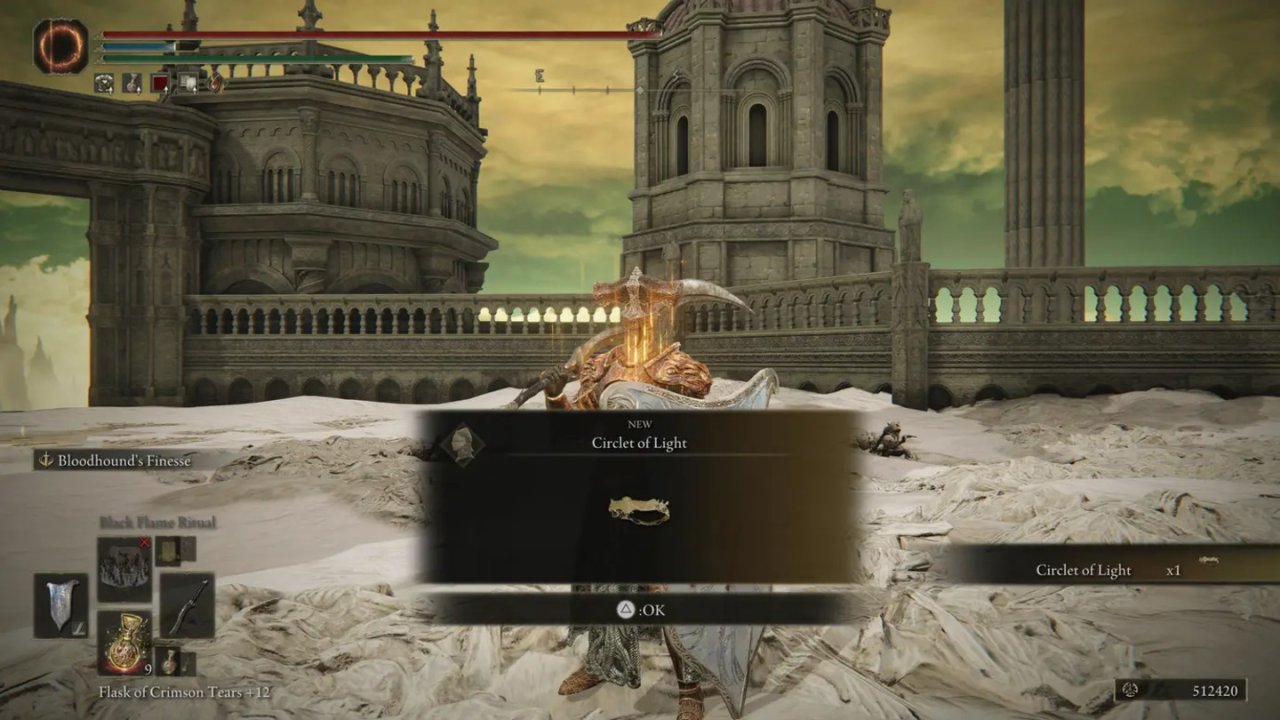
Task: Click the Circlet of Light x1 pickup notification
Action: [x=1110, y=570]
